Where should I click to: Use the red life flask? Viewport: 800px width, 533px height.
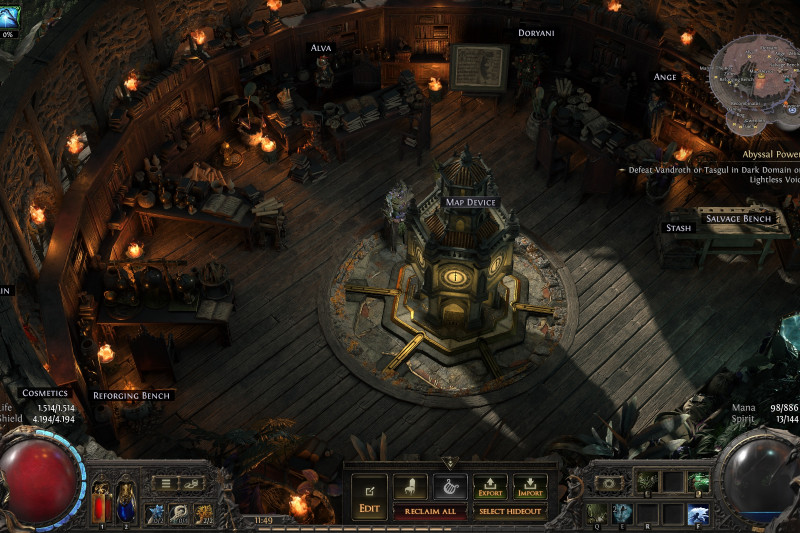101,501
